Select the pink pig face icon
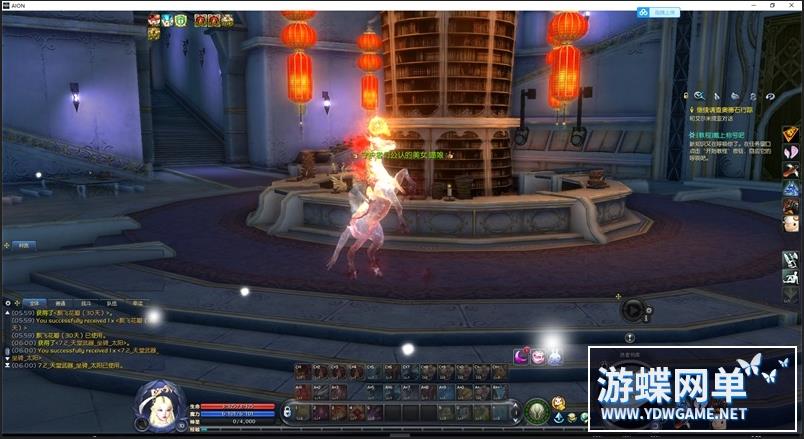Image resolution: width=804 pixels, height=439 pixels. coord(538,356)
